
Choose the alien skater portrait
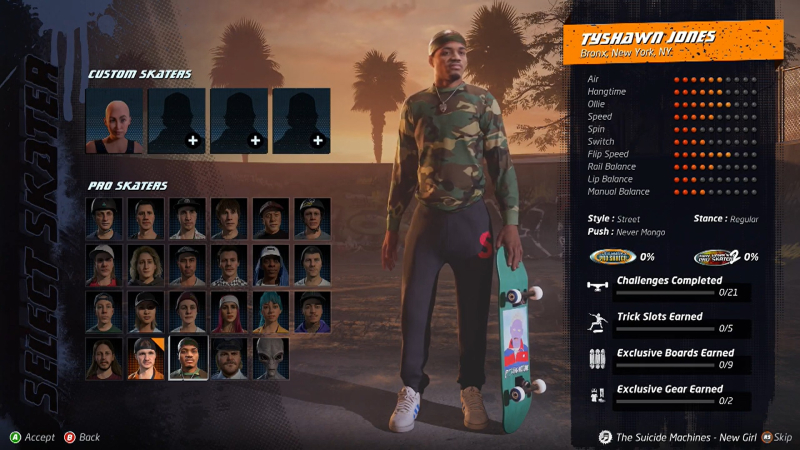click(x=270, y=358)
